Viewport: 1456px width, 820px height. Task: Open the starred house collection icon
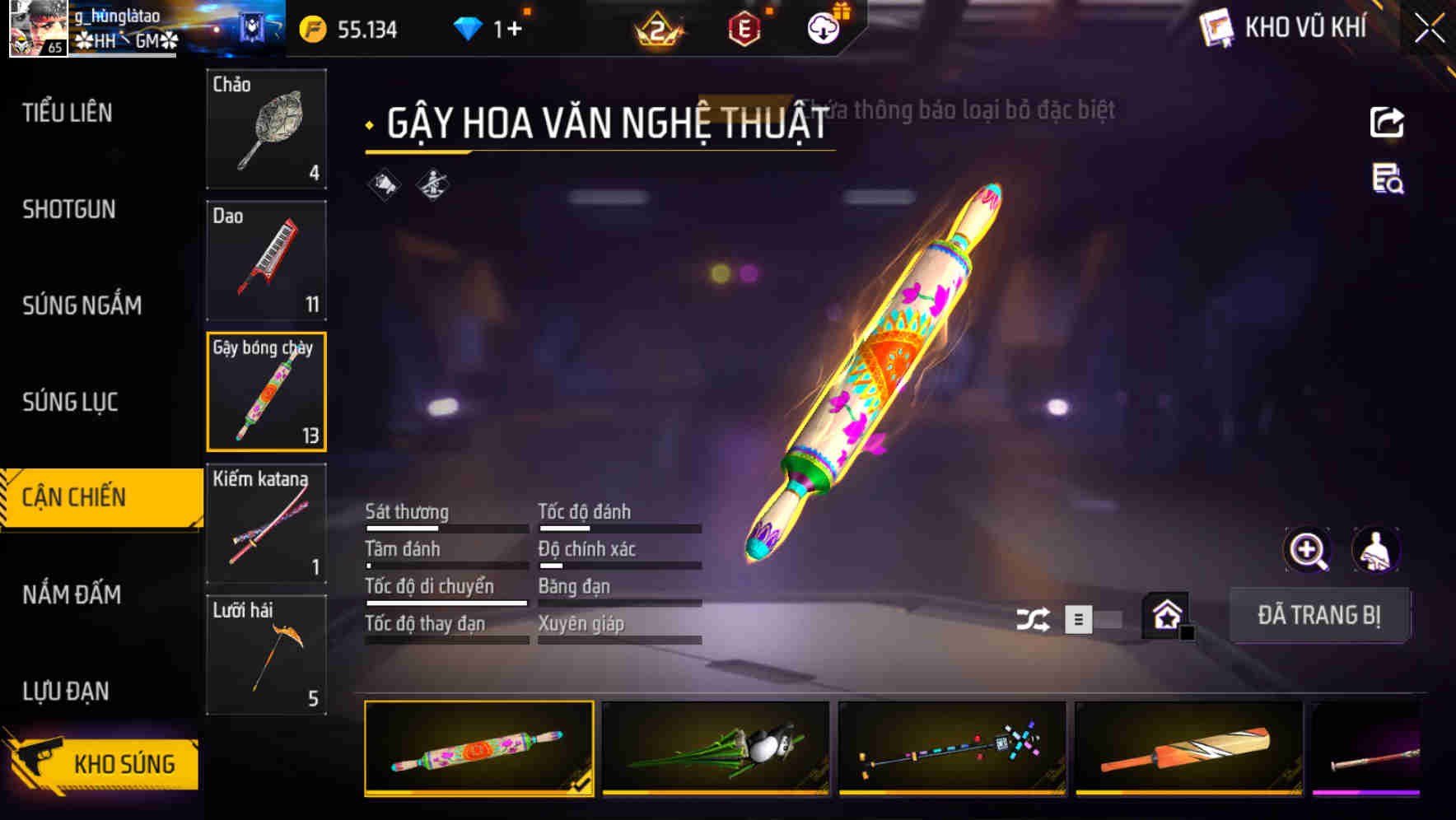tap(1163, 615)
